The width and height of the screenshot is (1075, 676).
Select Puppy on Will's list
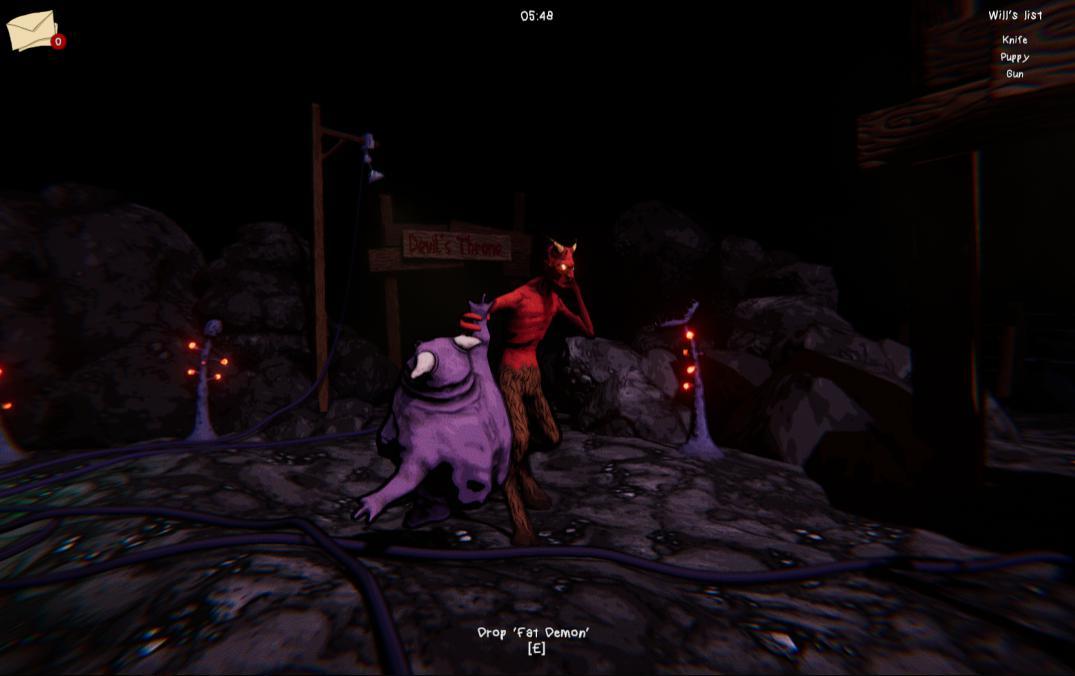tap(1014, 57)
